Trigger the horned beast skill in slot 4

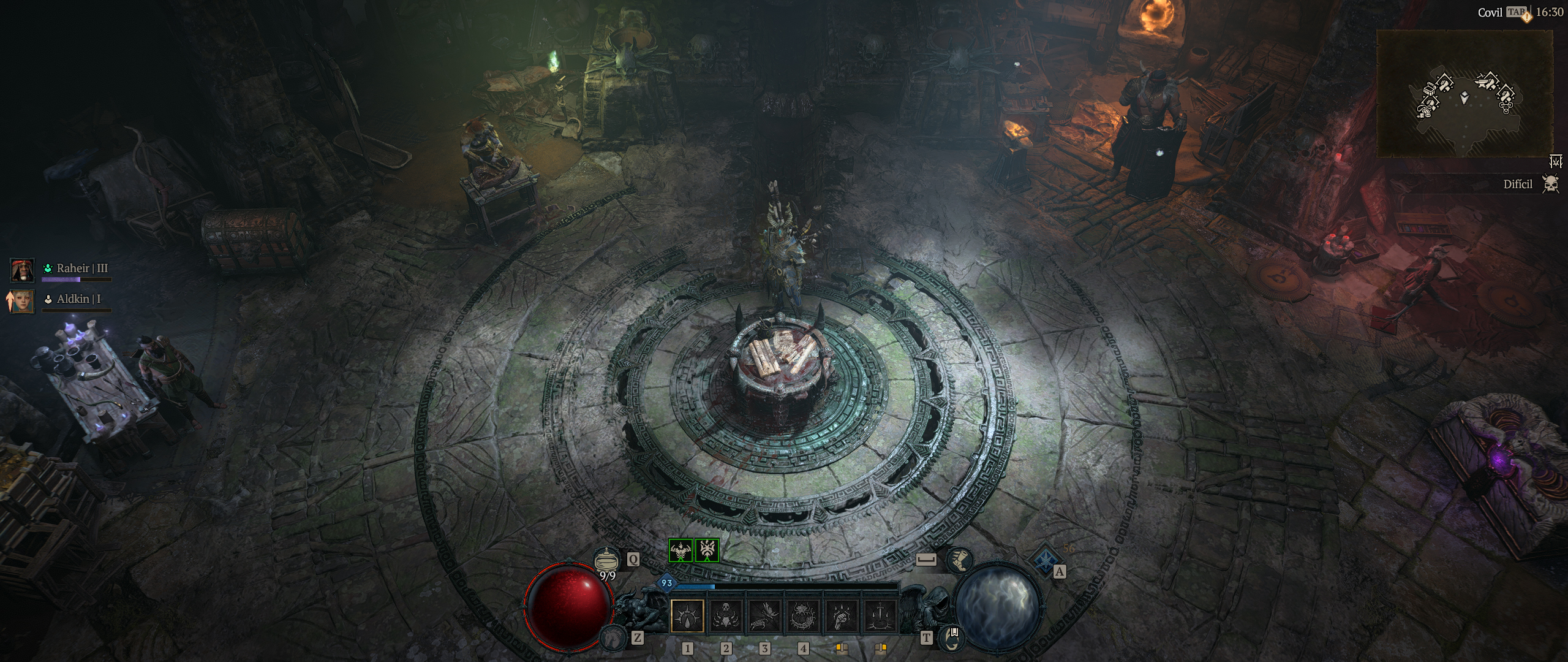click(803, 615)
